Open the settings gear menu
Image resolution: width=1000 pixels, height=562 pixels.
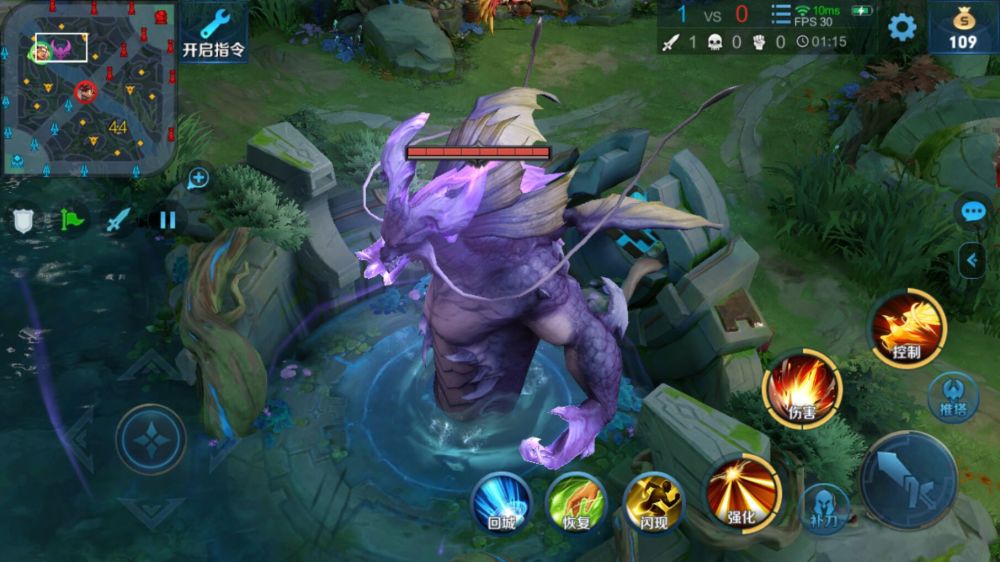[902, 27]
